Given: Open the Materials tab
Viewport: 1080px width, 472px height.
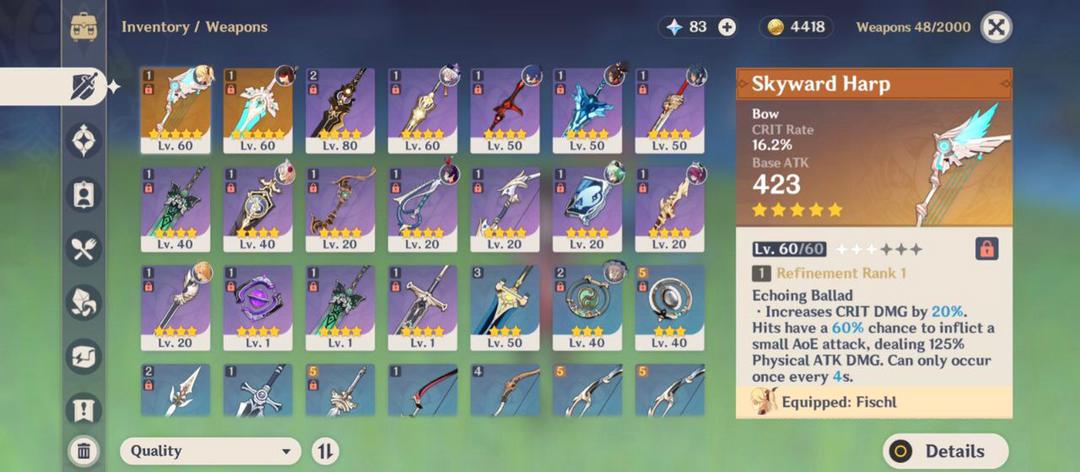Looking at the screenshot, I should [84, 302].
